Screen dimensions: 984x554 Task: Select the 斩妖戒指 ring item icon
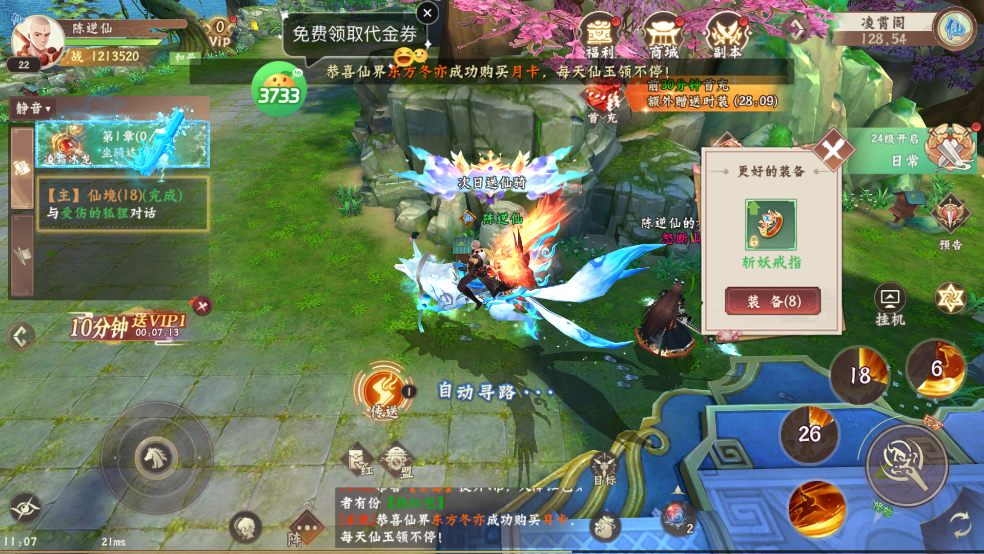(x=771, y=224)
